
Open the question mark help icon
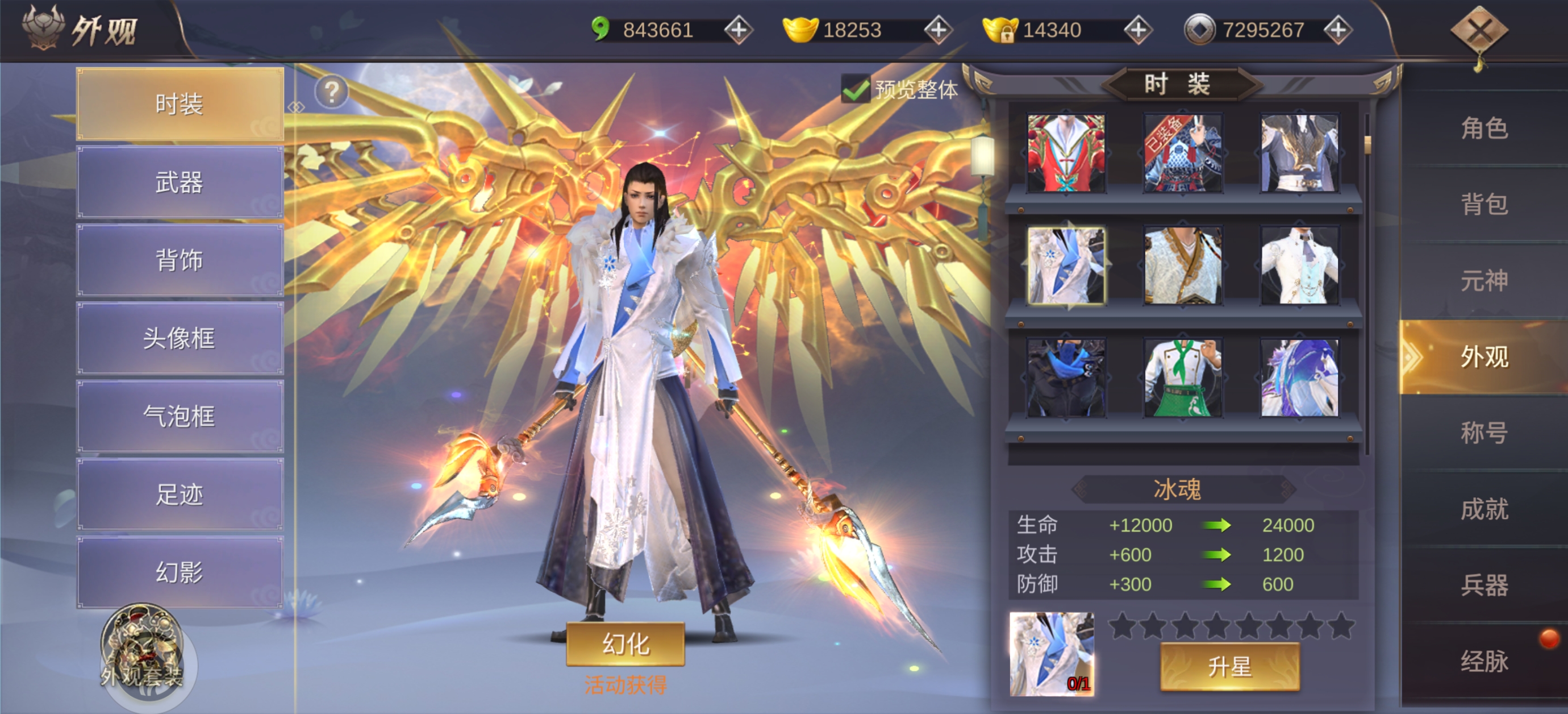(332, 92)
